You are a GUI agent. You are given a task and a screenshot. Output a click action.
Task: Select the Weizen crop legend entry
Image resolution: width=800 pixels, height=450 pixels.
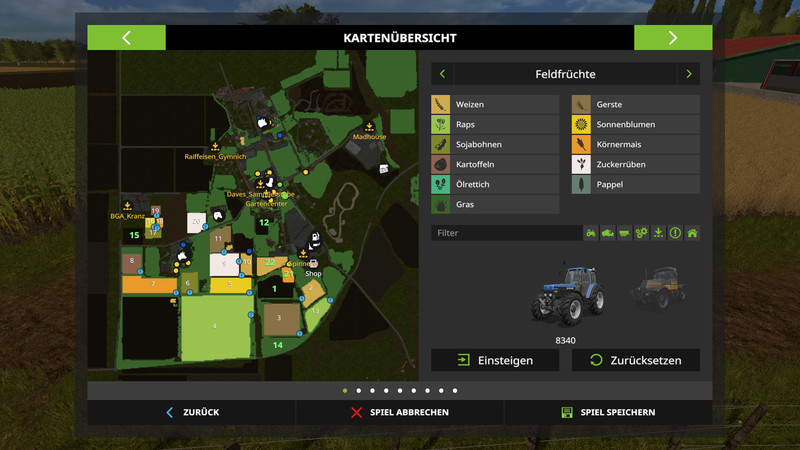coord(495,105)
